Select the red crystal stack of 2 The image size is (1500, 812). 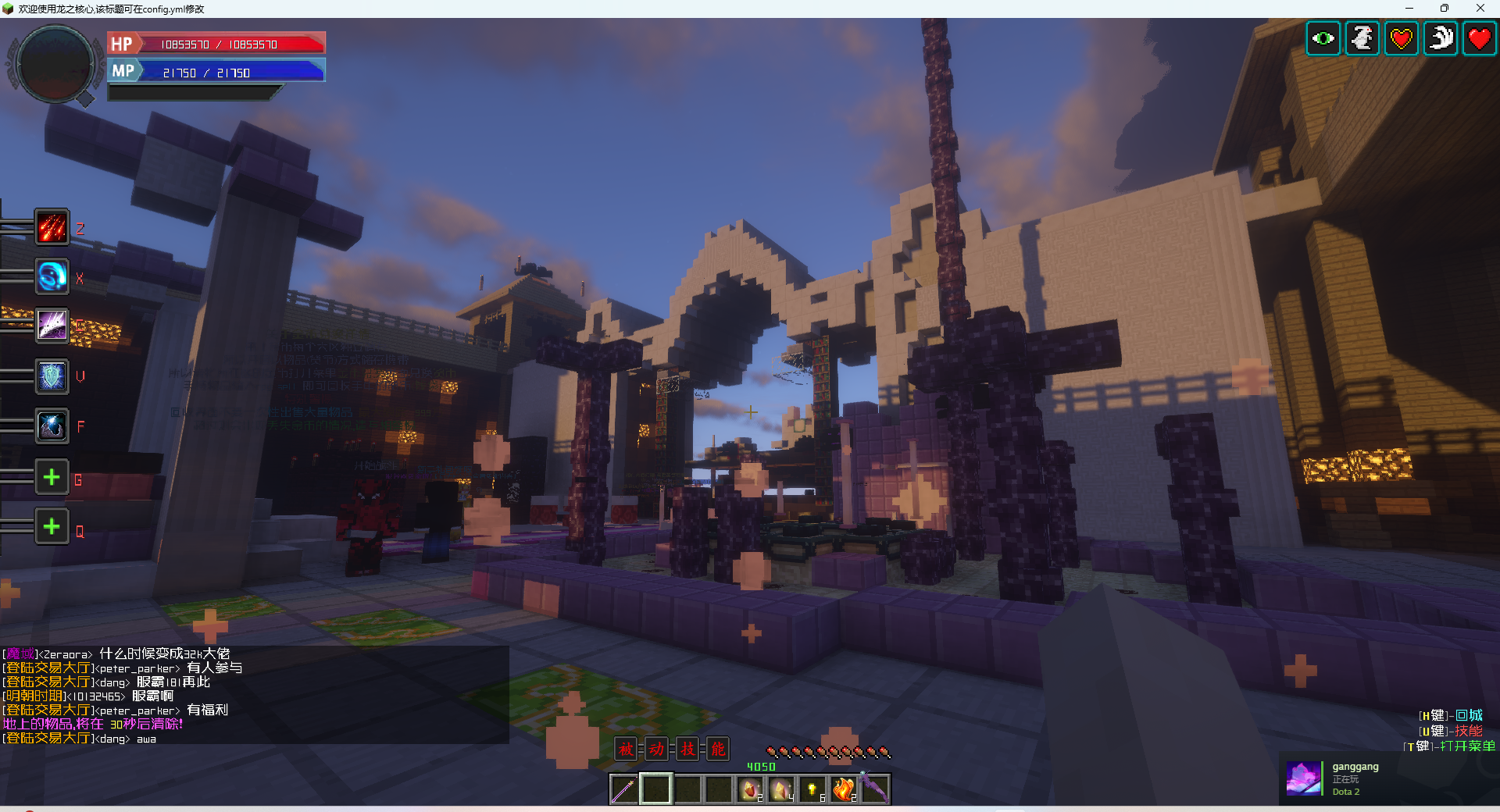(750, 789)
